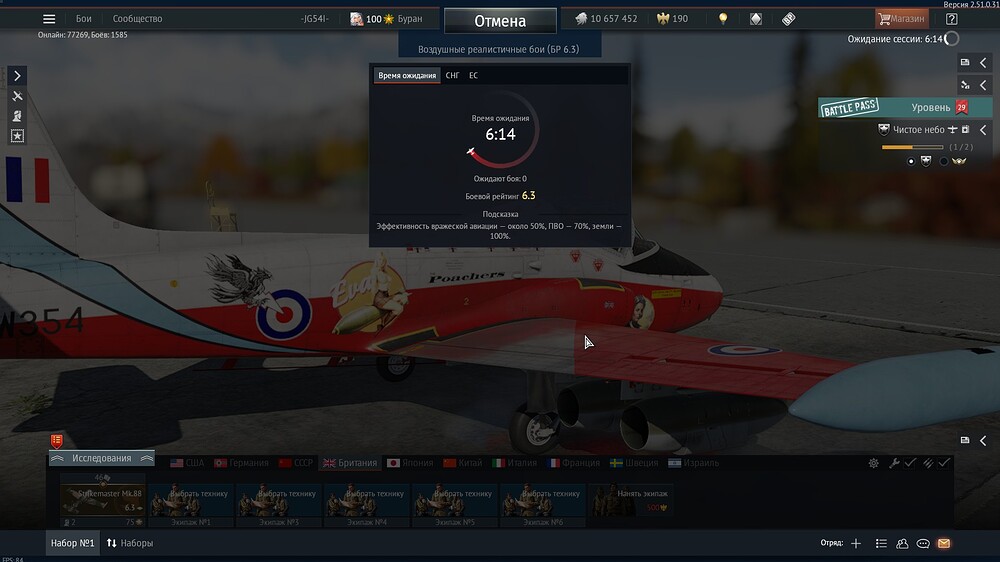The width and height of the screenshot is (1000, 562).
Task: Switch to the СНГ server tab
Action: click(453, 75)
